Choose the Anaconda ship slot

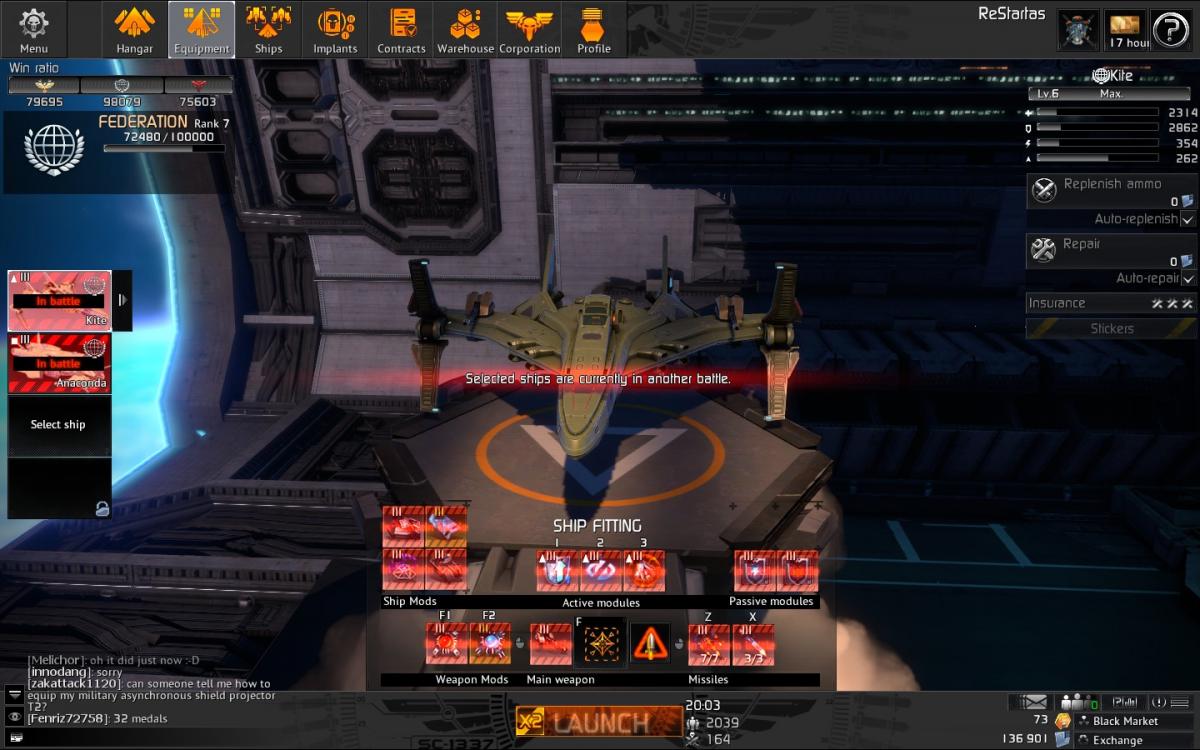click(59, 363)
